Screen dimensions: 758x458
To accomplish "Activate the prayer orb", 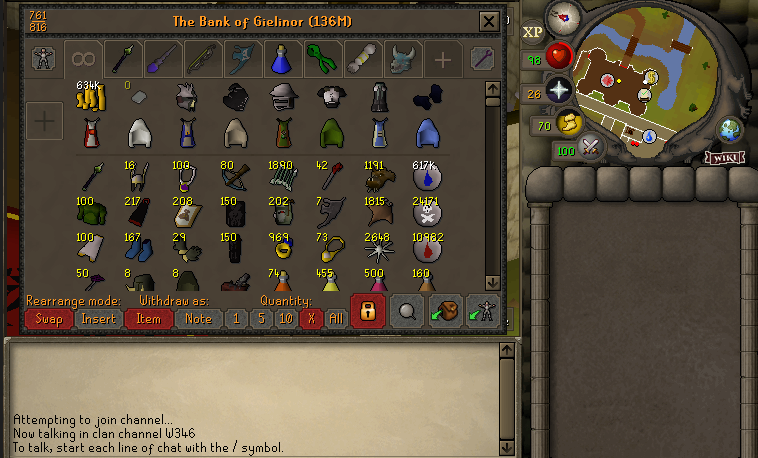I will tap(558, 91).
